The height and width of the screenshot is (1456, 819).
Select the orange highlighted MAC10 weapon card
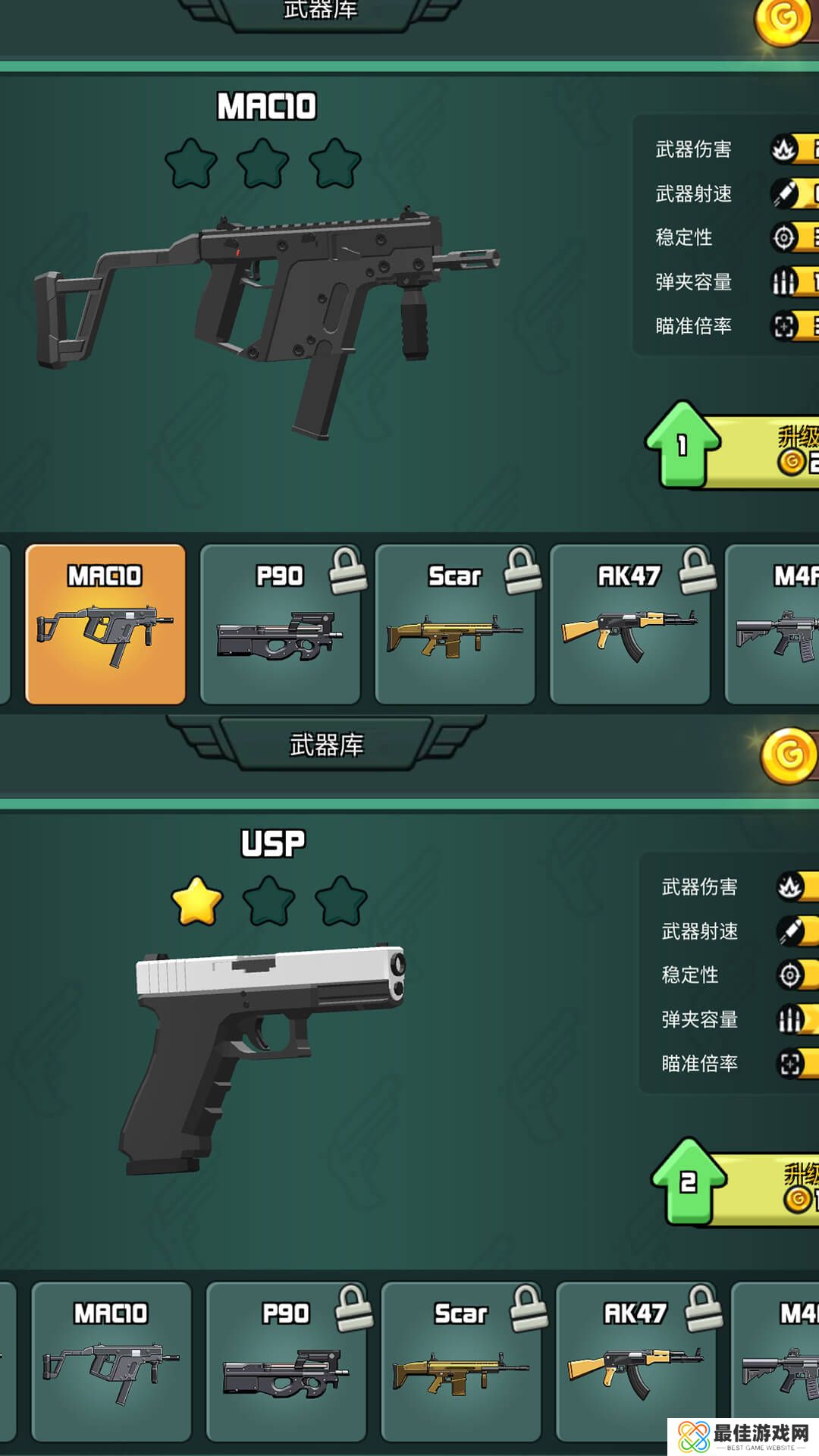pyautogui.click(x=105, y=624)
